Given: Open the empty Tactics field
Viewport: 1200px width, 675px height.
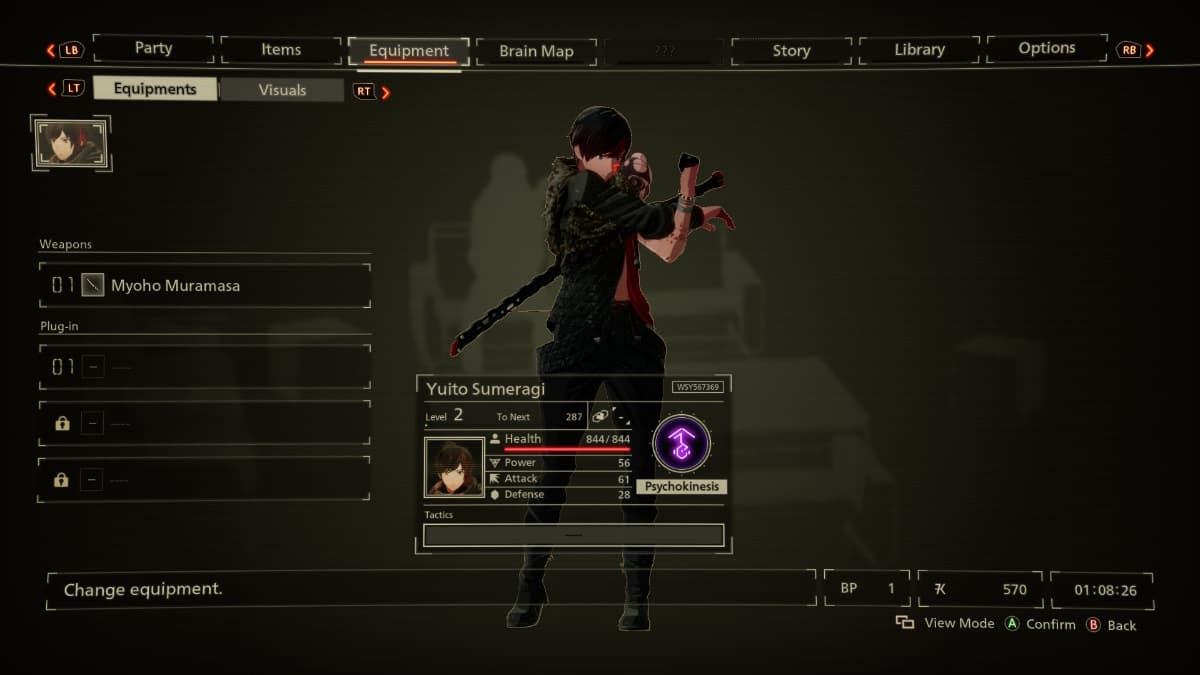Looking at the screenshot, I should coord(573,535).
